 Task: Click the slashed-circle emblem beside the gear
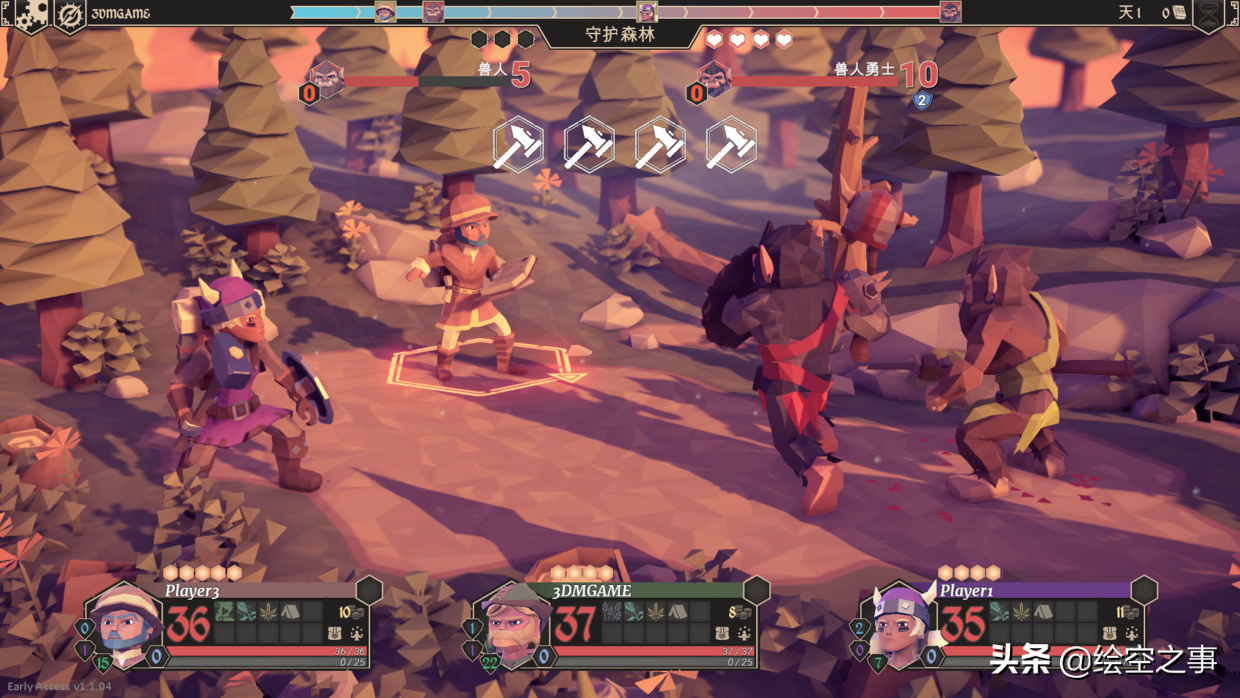[69, 15]
